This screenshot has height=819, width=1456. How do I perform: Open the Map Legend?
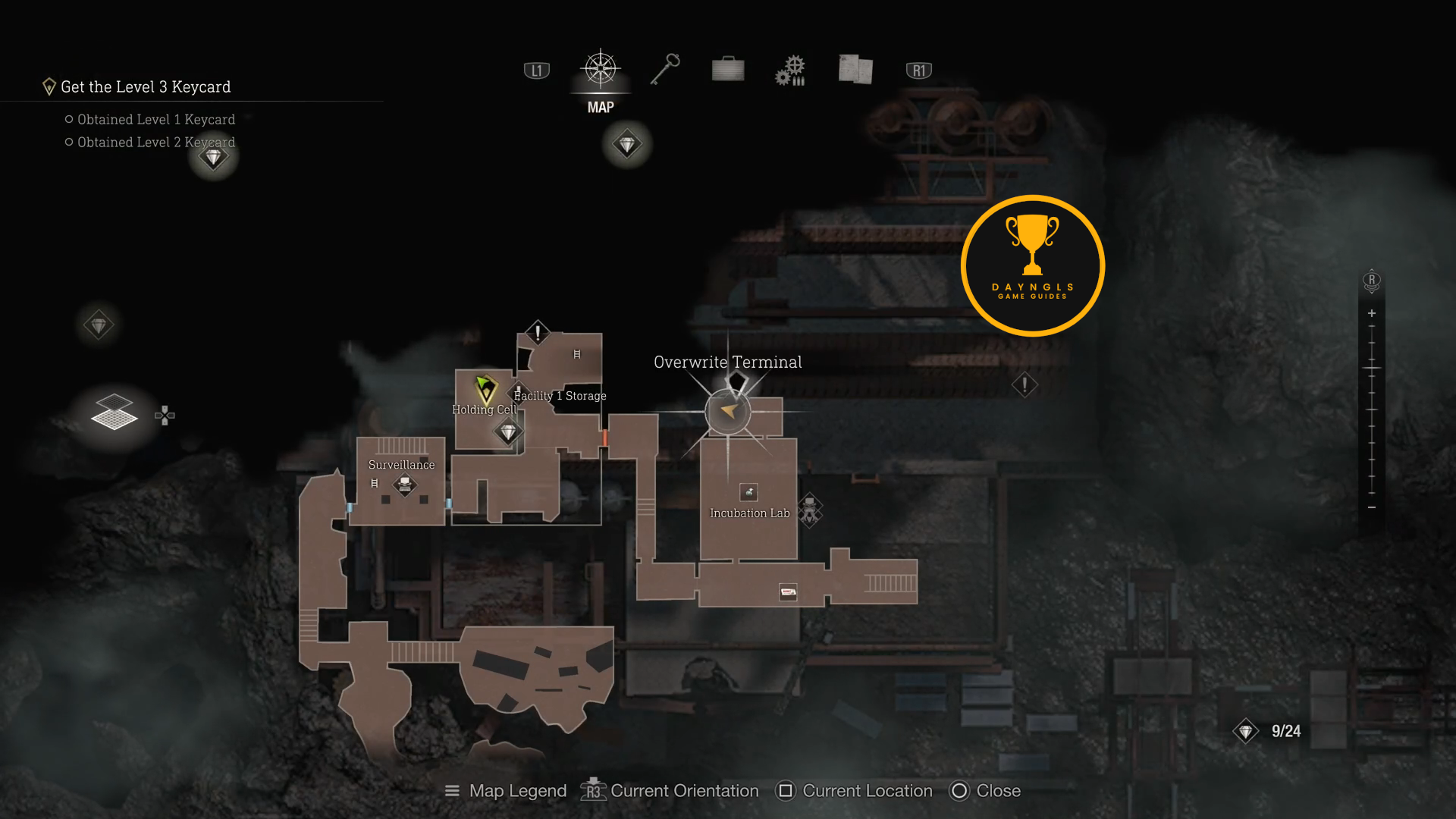[x=506, y=791]
